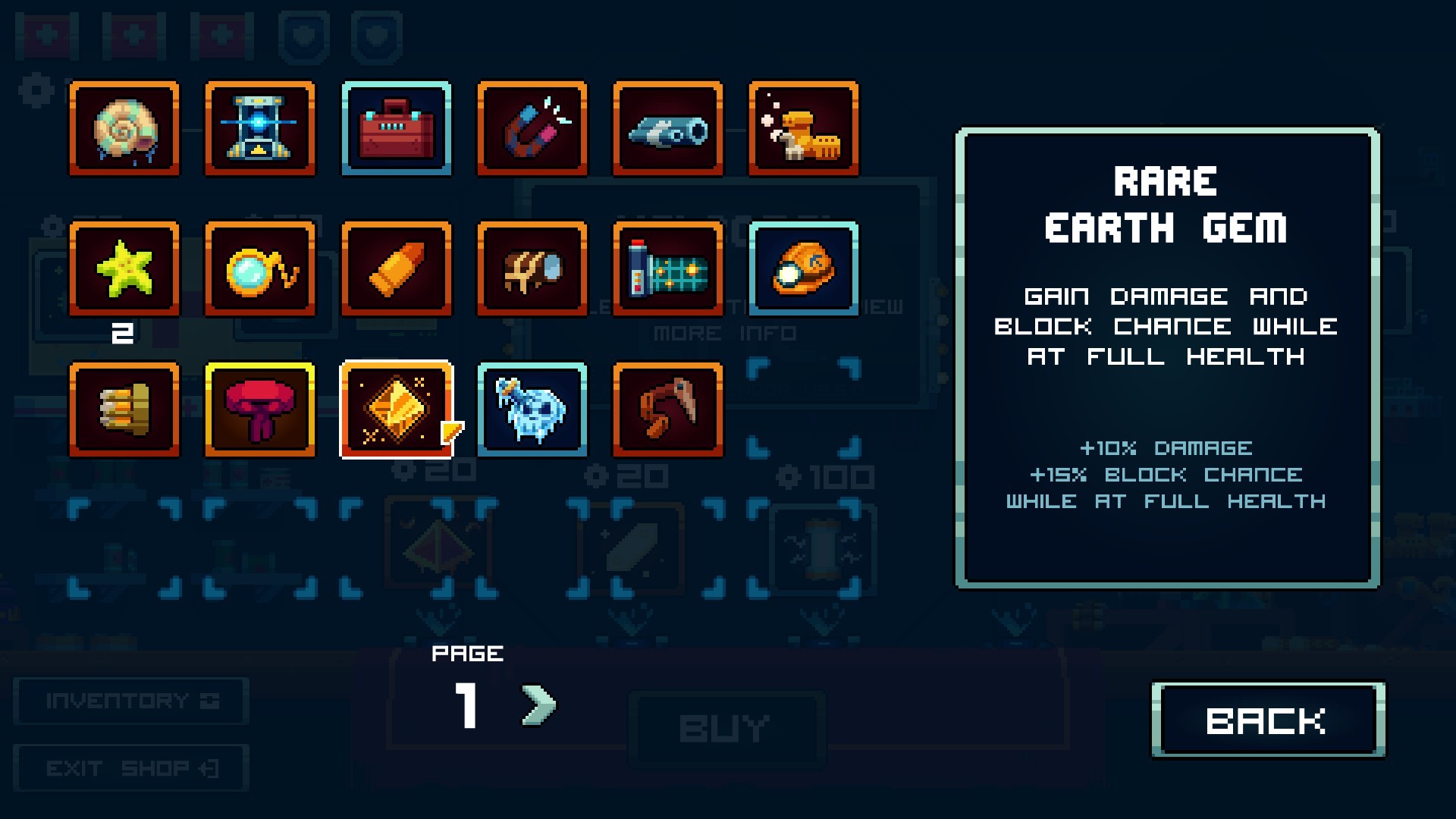
Task: Select the harpoon cannon item
Action: pyautogui.click(x=669, y=129)
